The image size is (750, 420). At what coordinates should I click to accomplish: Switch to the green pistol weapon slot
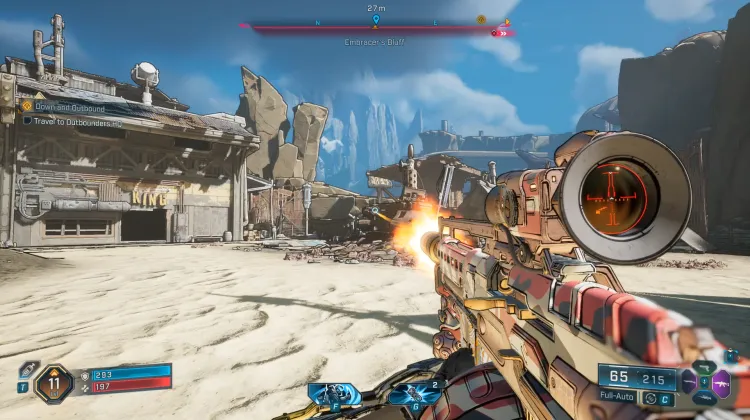pyautogui.click(x=706, y=368)
